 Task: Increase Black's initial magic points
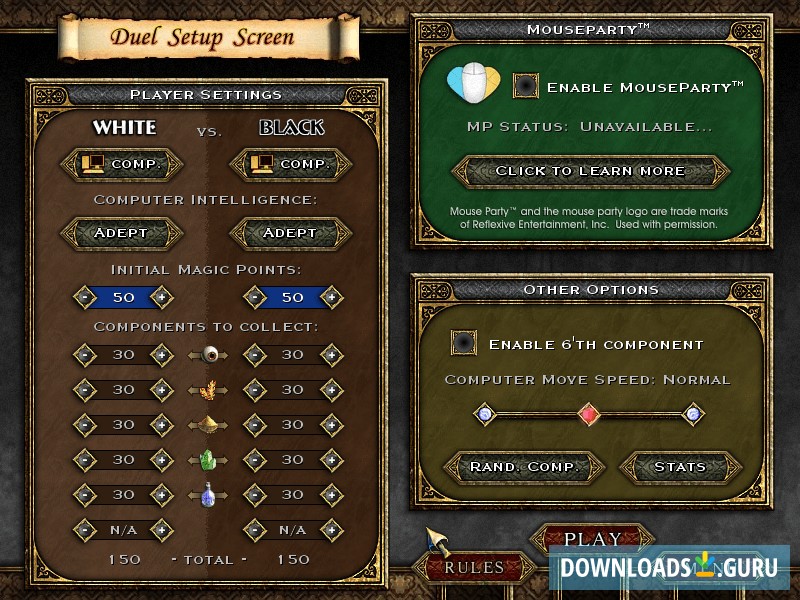tap(330, 298)
